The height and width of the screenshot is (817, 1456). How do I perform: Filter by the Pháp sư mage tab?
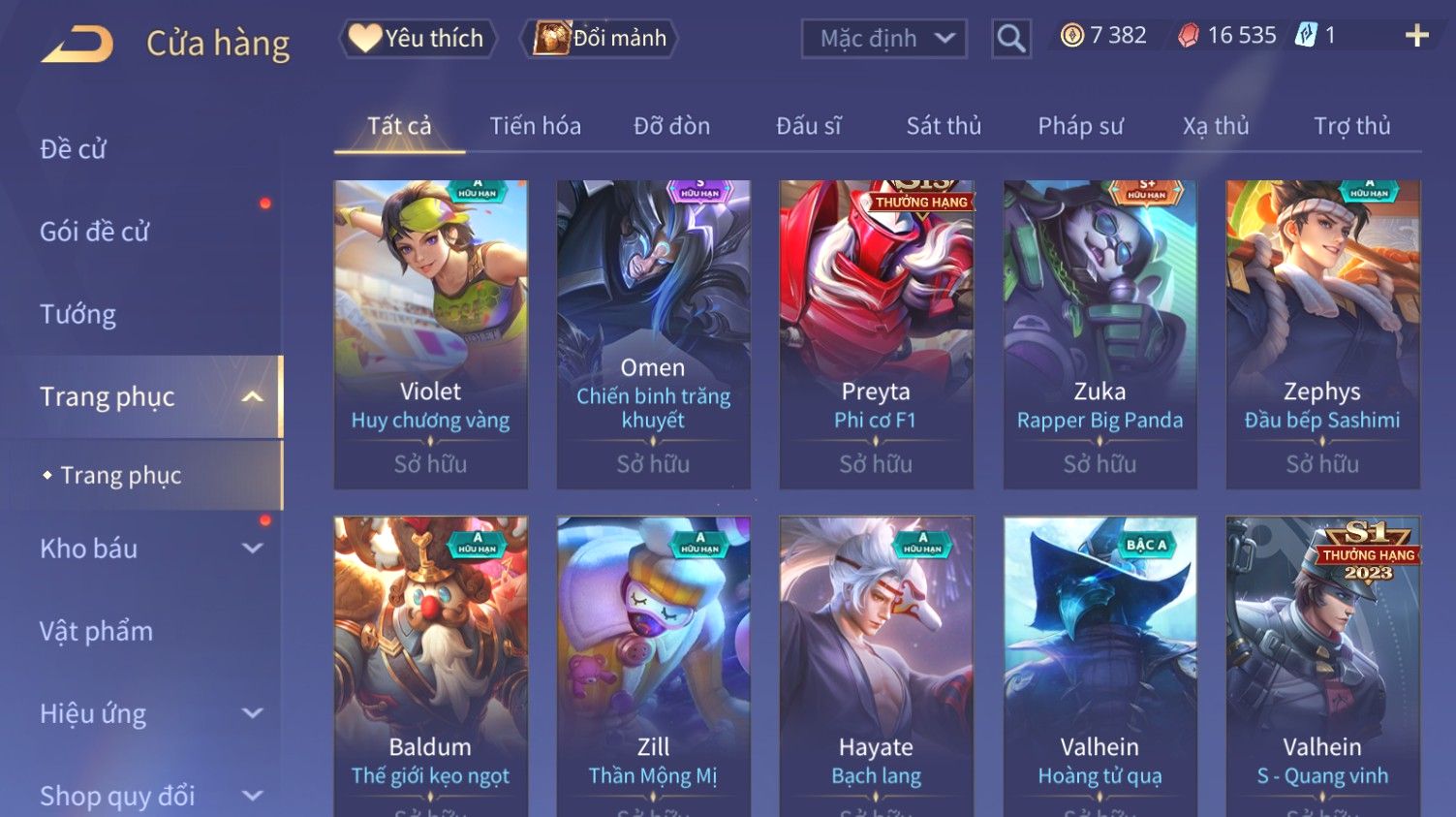click(1080, 126)
